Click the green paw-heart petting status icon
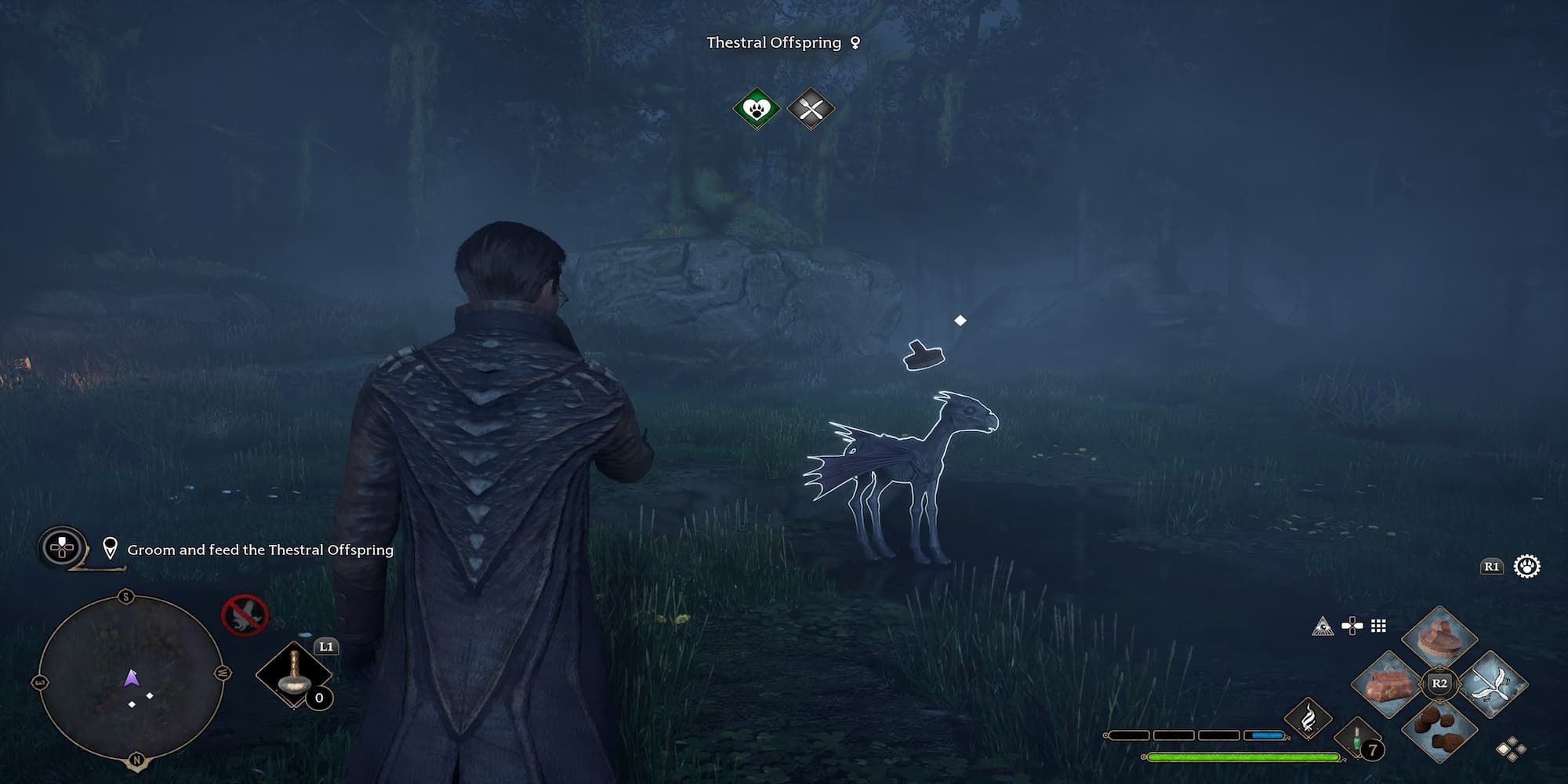Screen dimensions: 1568x784 click(x=757, y=108)
